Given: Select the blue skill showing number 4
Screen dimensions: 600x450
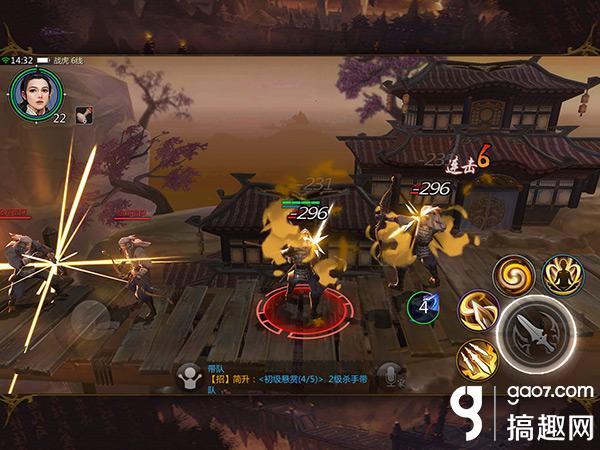Looking at the screenshot, I should point(424,308).
